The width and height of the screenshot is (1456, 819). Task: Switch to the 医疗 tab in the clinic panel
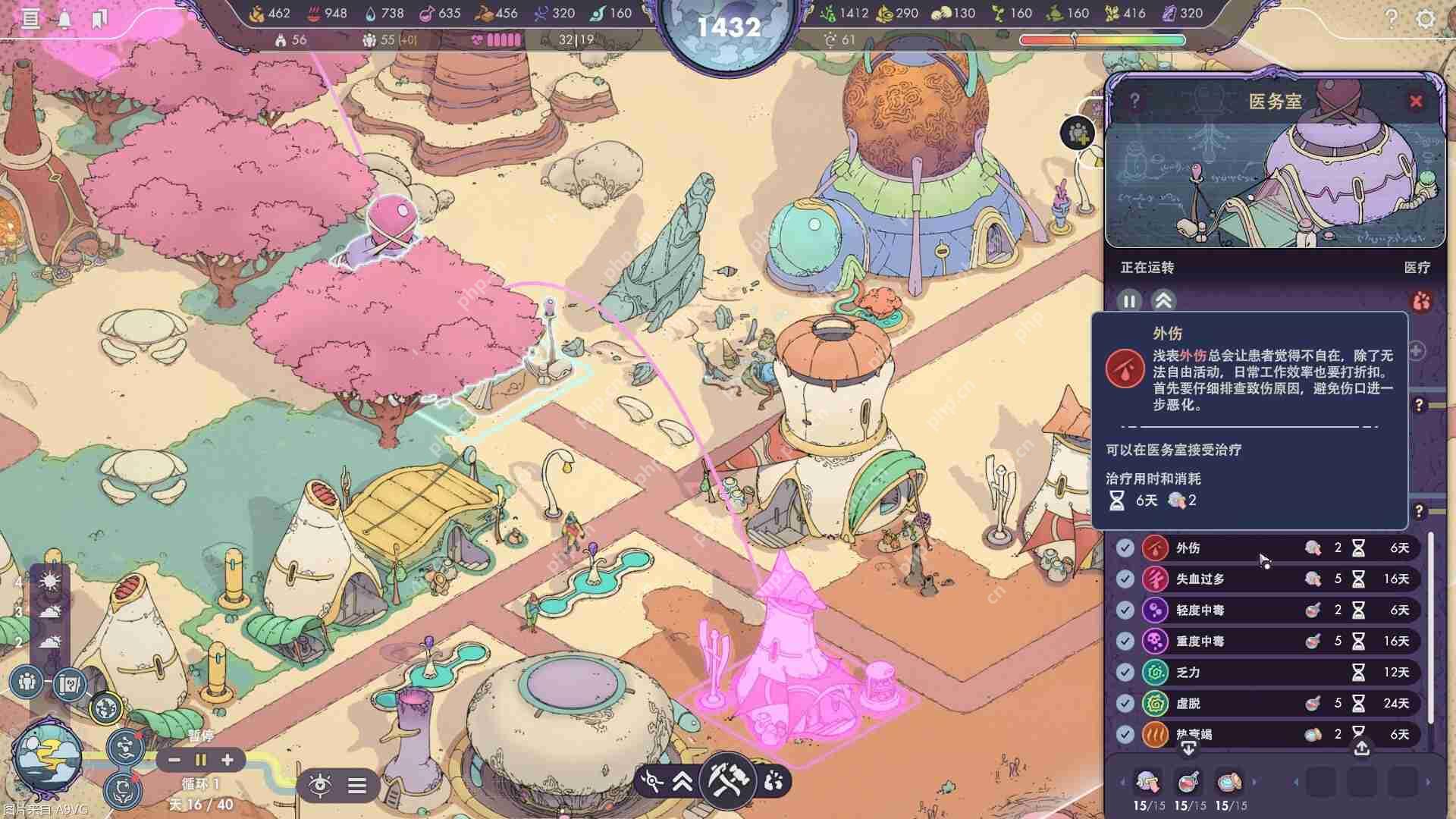point(1415,268)
